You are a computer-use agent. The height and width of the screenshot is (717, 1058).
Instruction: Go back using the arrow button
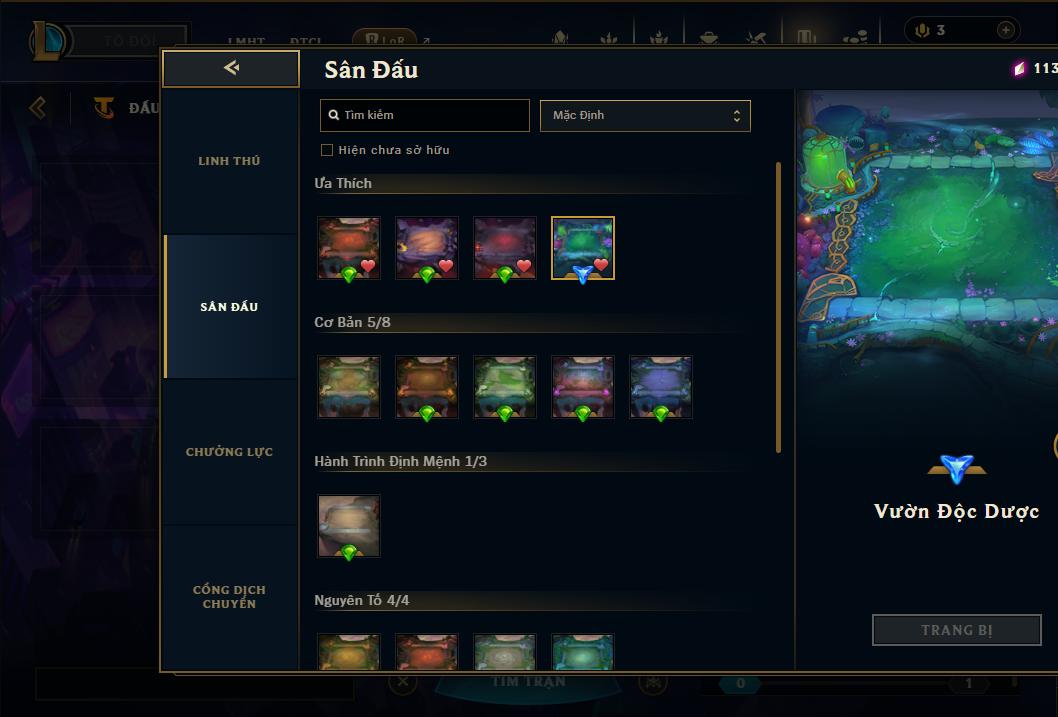[x=231, y=68]
